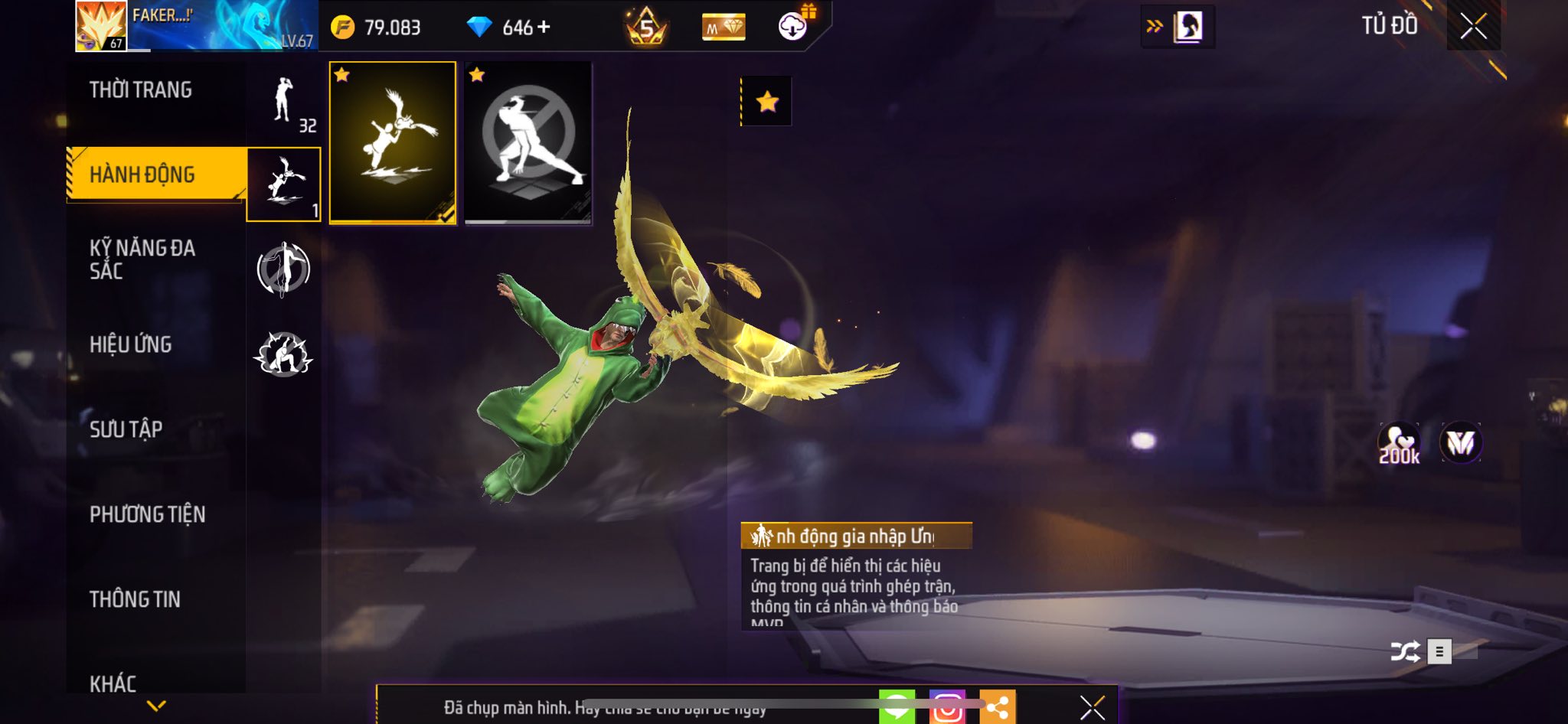Select the Hành Động category

pos(142,174)
